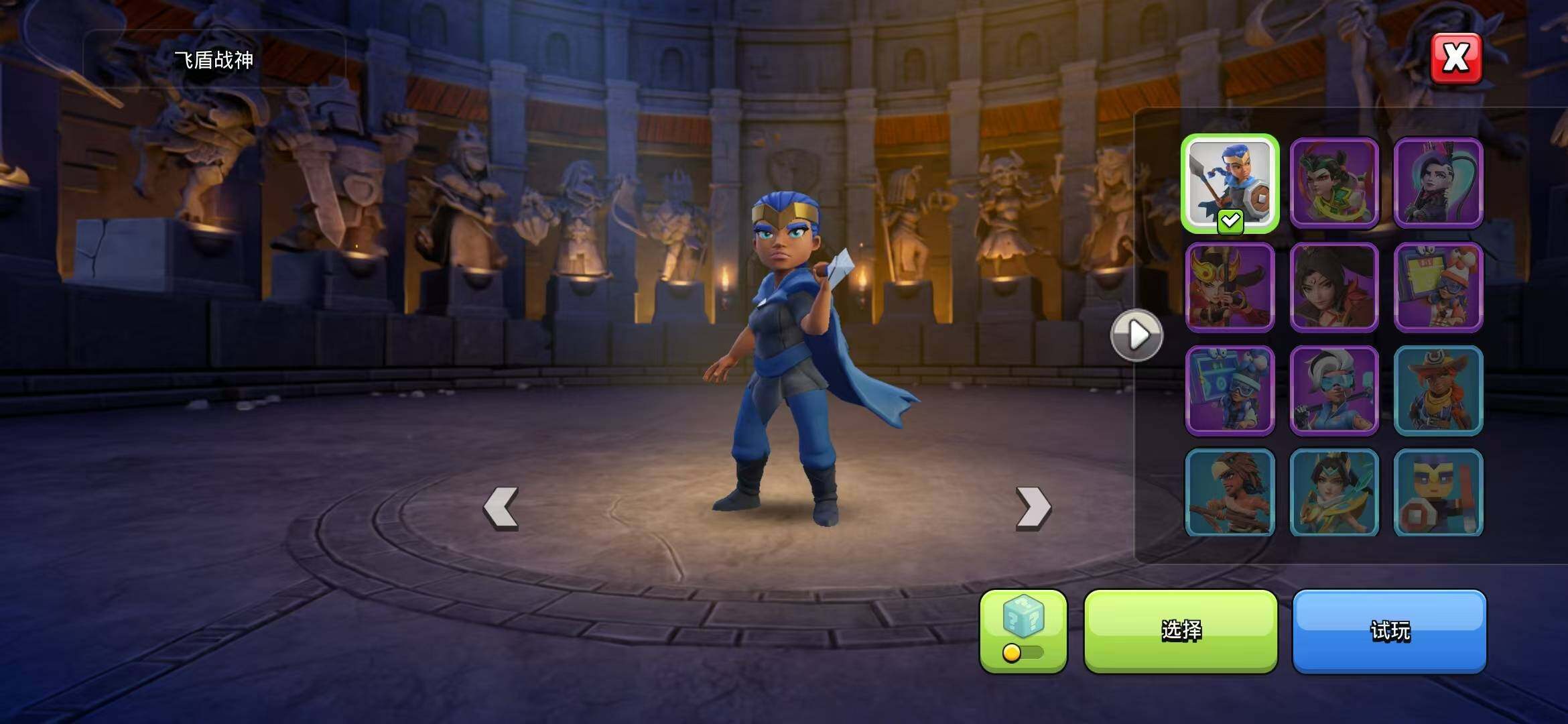Pick the orange skin with chicken and yellow board
Image resolution: width=1568 pixels, height=724 pixels.
(x=1438, y=287)
